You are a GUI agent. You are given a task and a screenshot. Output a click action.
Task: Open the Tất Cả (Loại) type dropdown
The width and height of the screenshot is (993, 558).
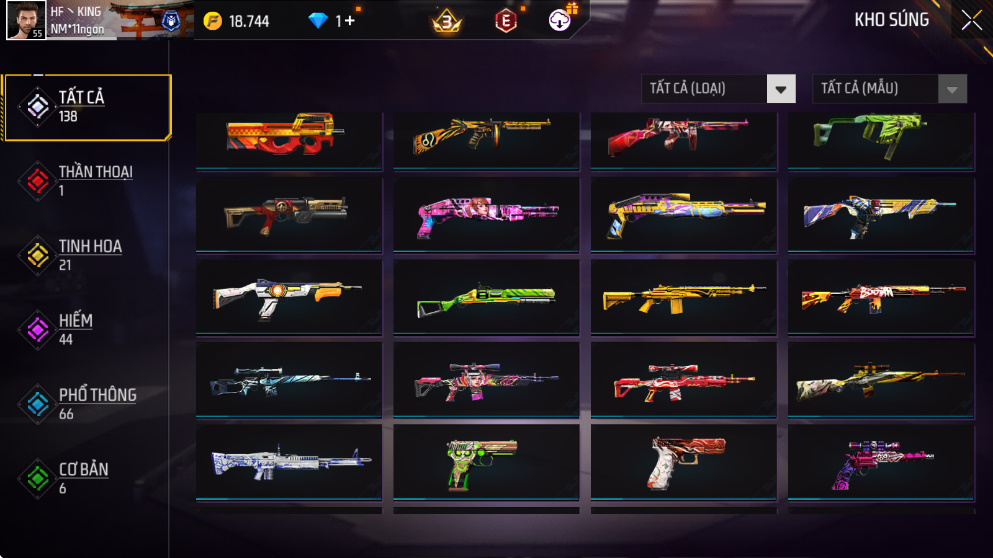(x=718, y=89)
